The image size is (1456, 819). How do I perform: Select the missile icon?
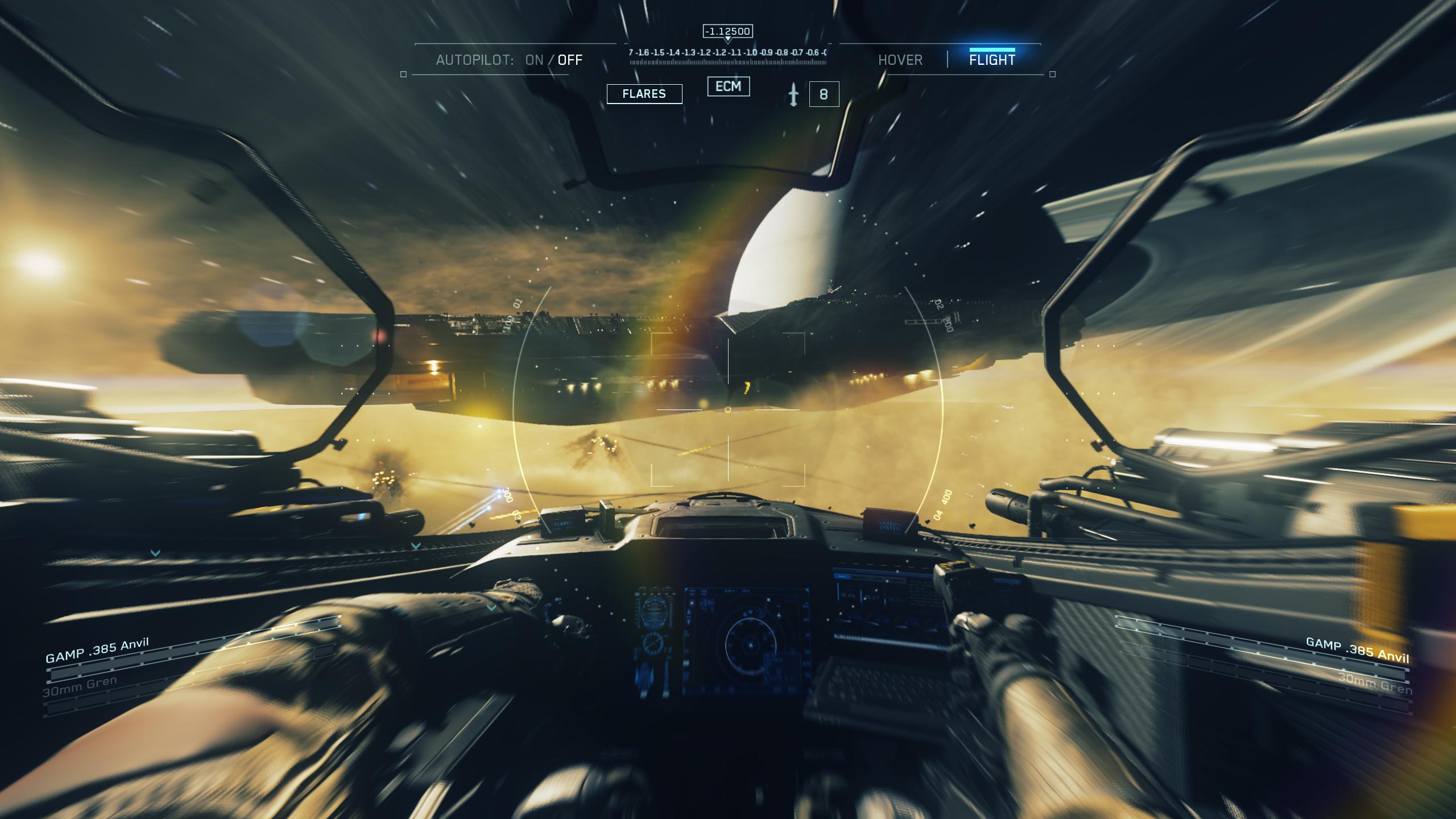[793, 94]
